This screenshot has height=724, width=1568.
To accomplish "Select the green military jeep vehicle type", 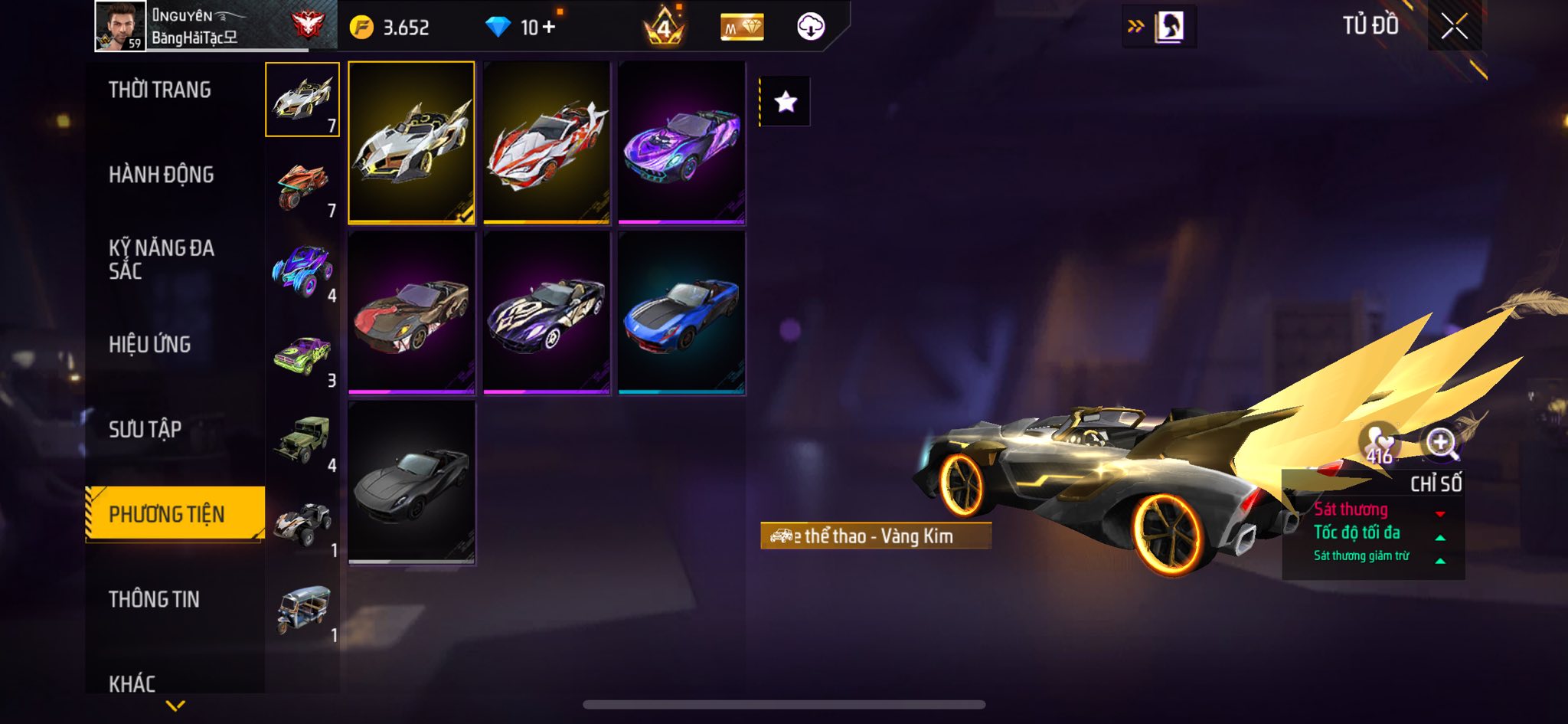I will pyautogui.click(x=303, y=441).
